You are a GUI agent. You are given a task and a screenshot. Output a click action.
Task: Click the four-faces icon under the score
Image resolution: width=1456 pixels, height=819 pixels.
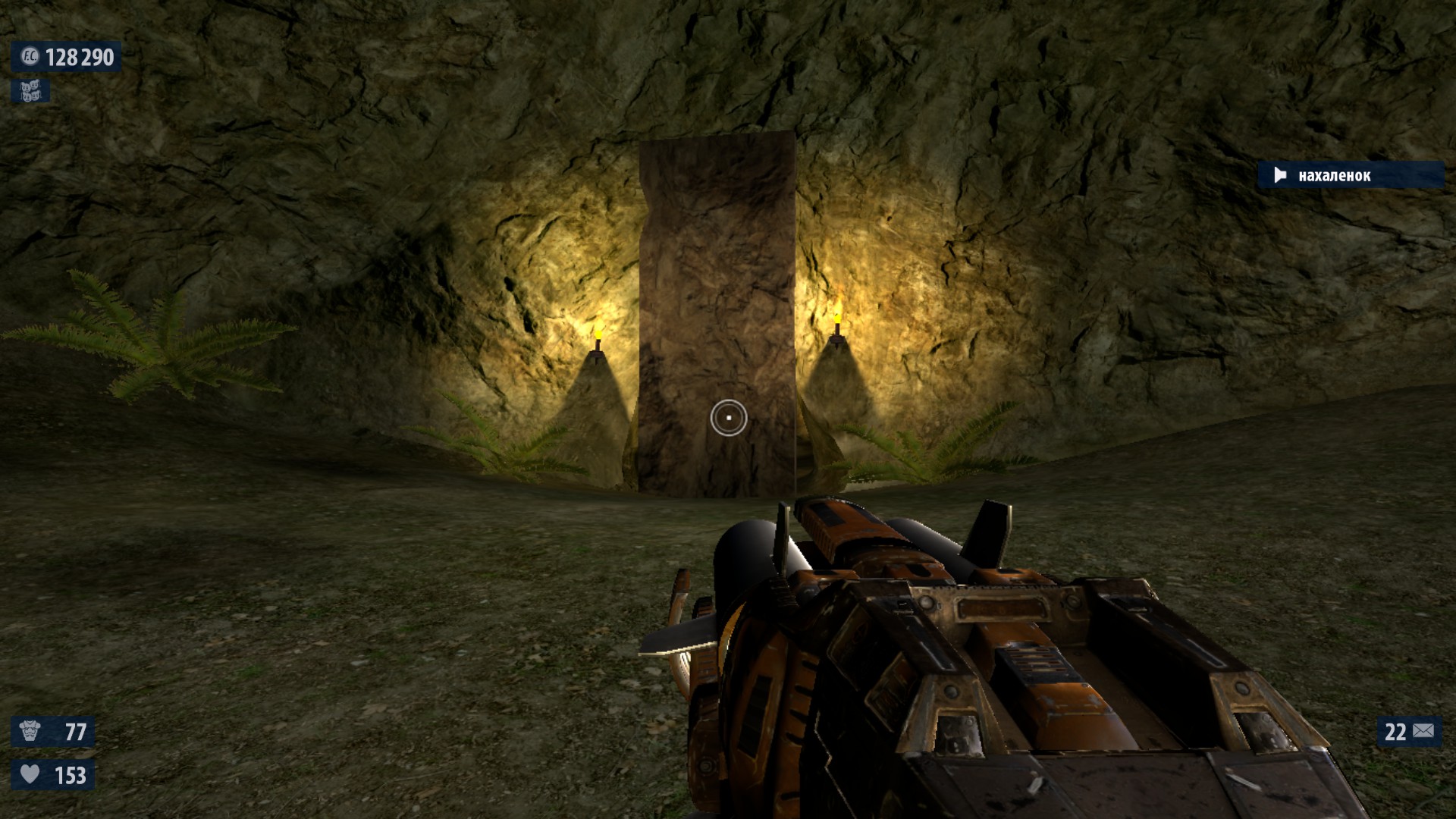[30, 92]
